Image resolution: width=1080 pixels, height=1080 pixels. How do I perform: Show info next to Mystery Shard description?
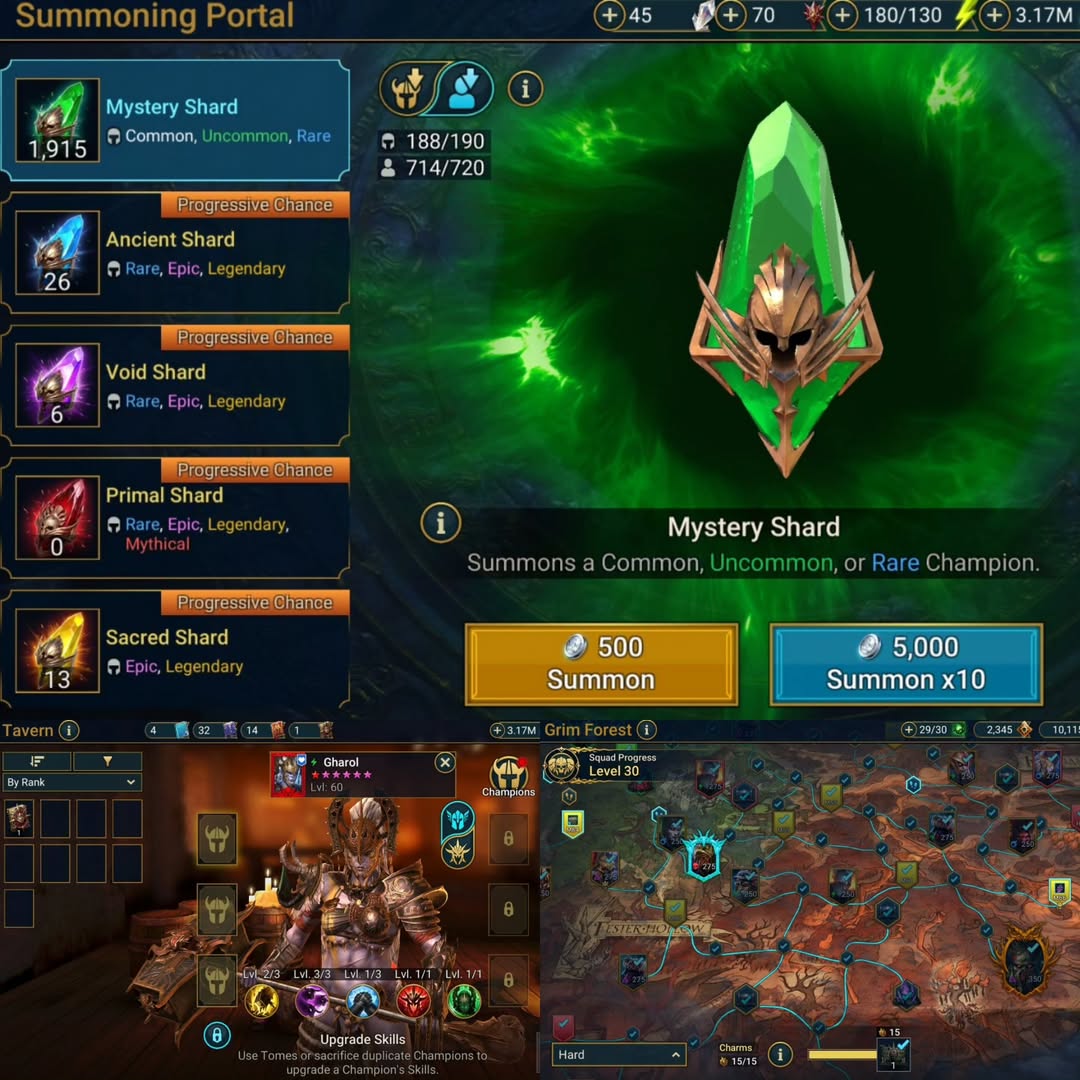tap(440, 522)
